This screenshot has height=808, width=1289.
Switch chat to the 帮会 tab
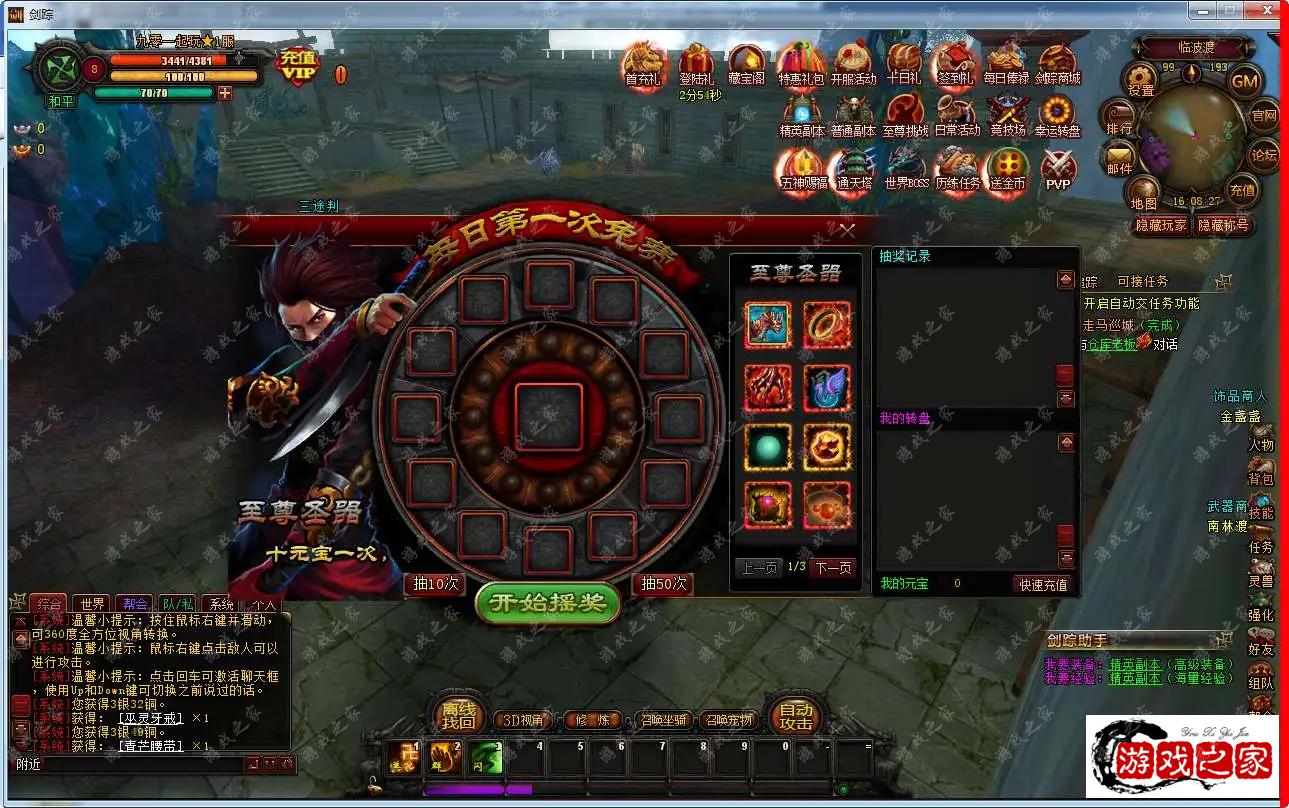pyautogui.click(x=135, y=604)
